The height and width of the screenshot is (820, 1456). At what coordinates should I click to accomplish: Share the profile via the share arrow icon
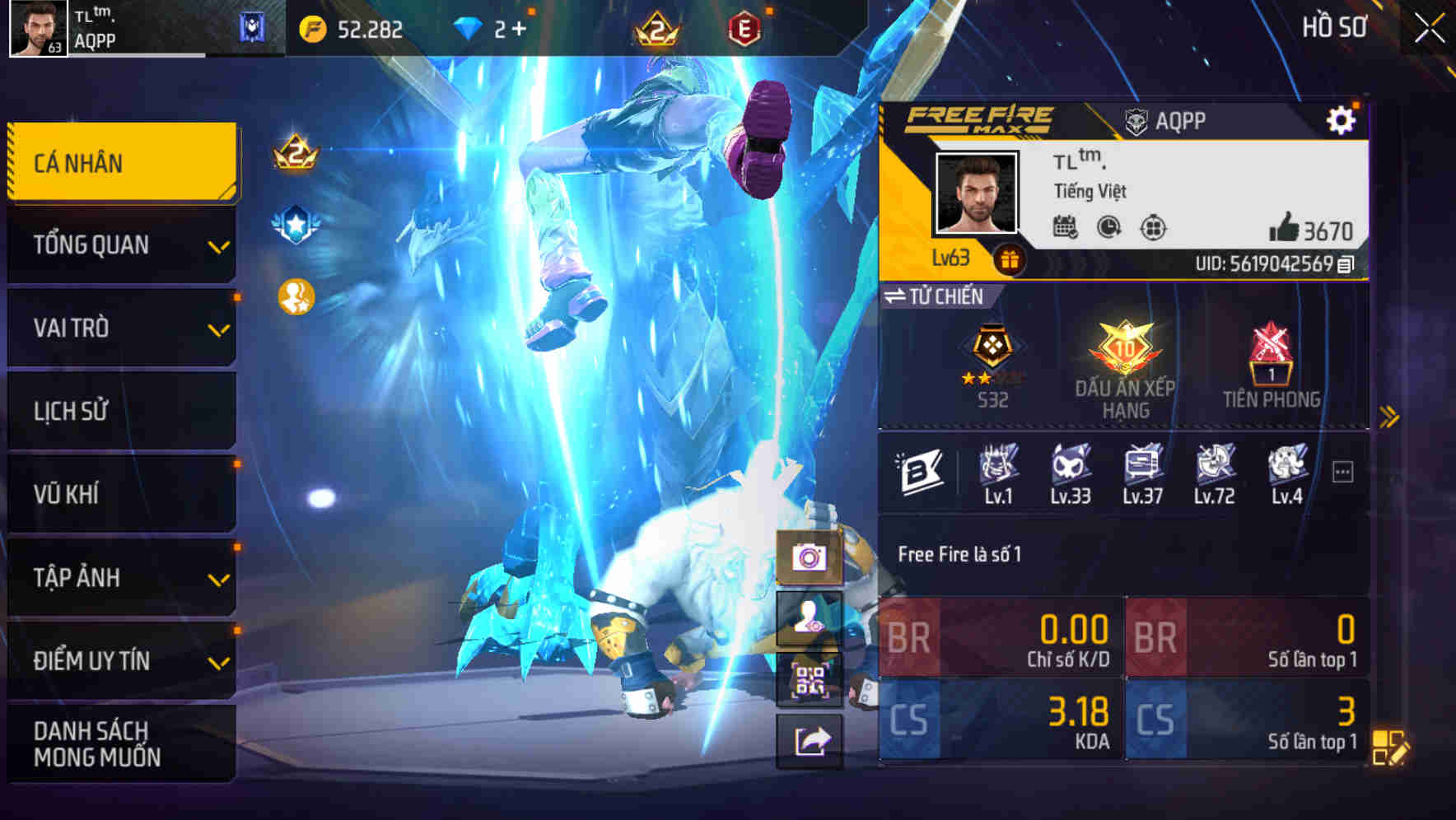[x=810, y=742]
